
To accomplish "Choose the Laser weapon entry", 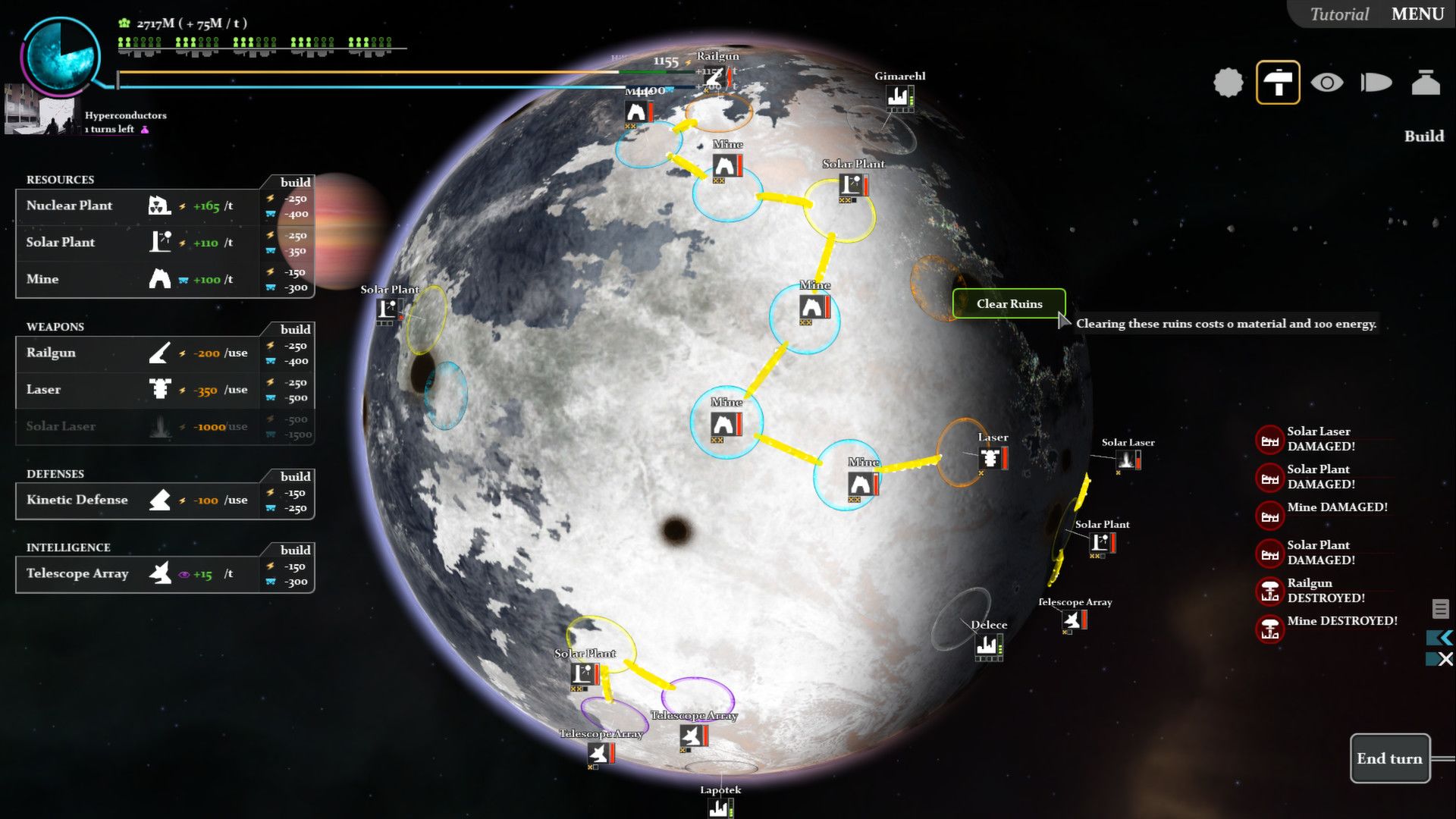I will tap(136, 390).
